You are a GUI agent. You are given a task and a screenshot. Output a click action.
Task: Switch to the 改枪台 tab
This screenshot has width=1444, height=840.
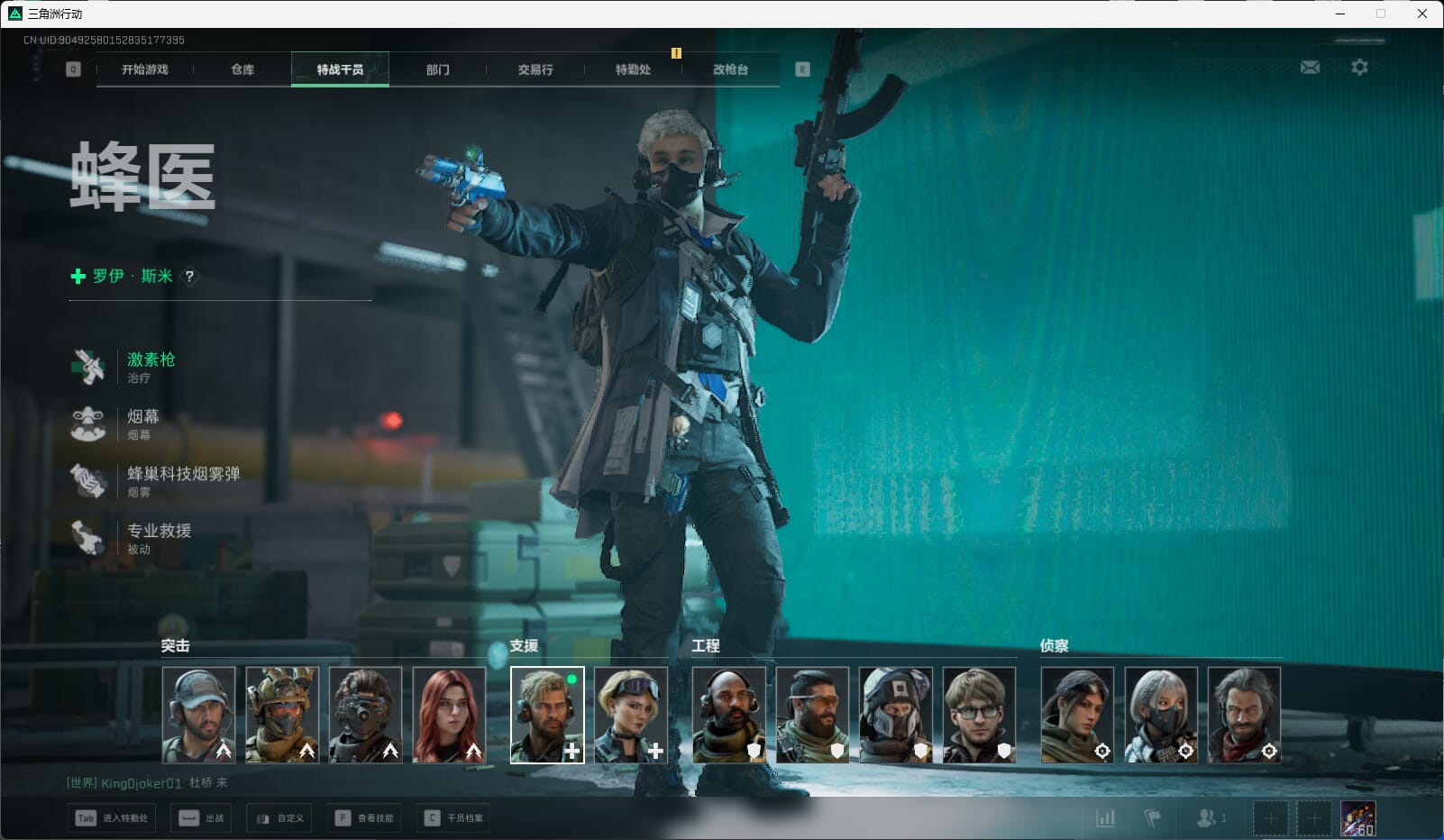pos(730,69)
